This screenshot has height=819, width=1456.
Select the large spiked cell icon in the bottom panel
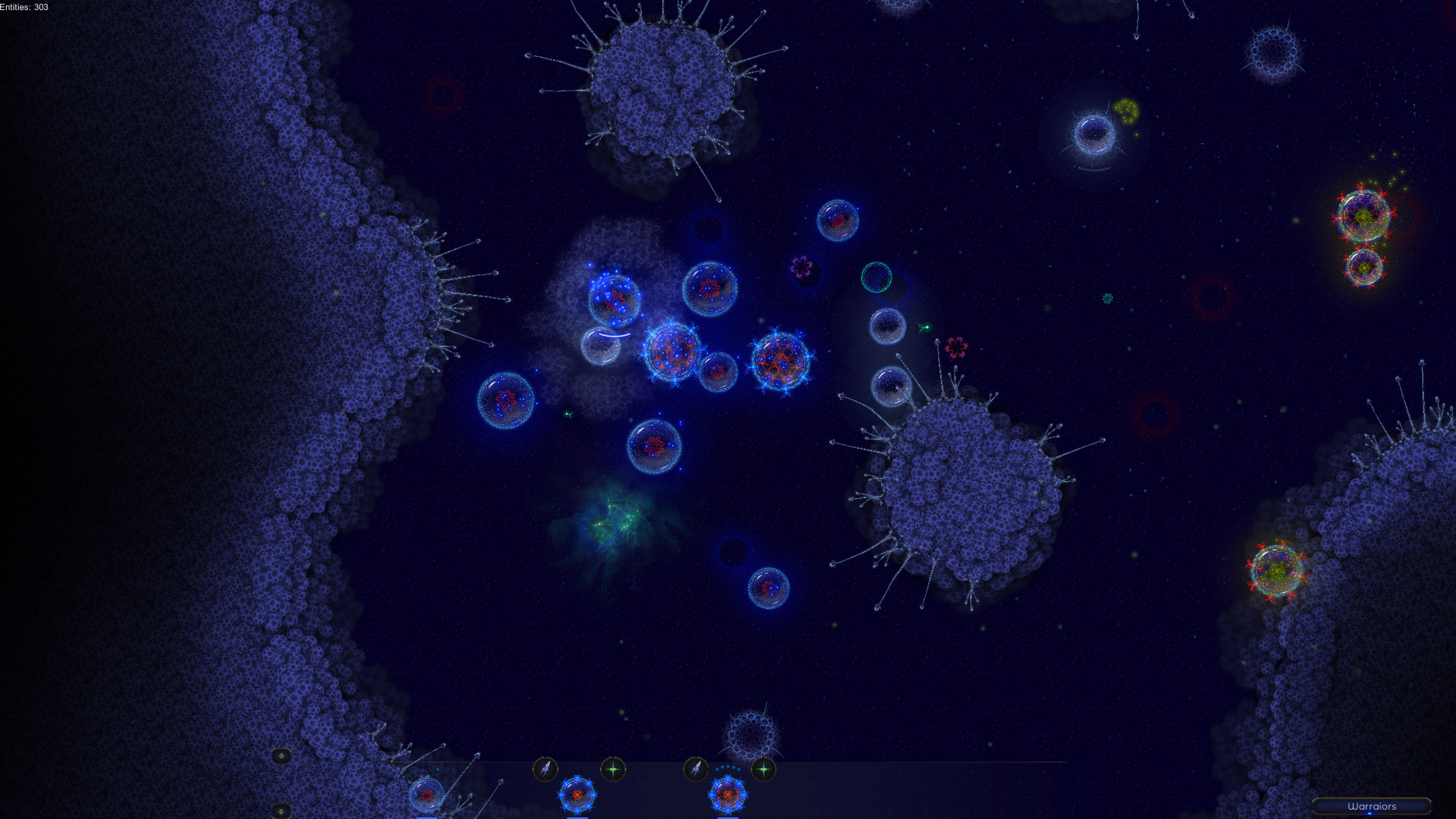click(728, 795)
